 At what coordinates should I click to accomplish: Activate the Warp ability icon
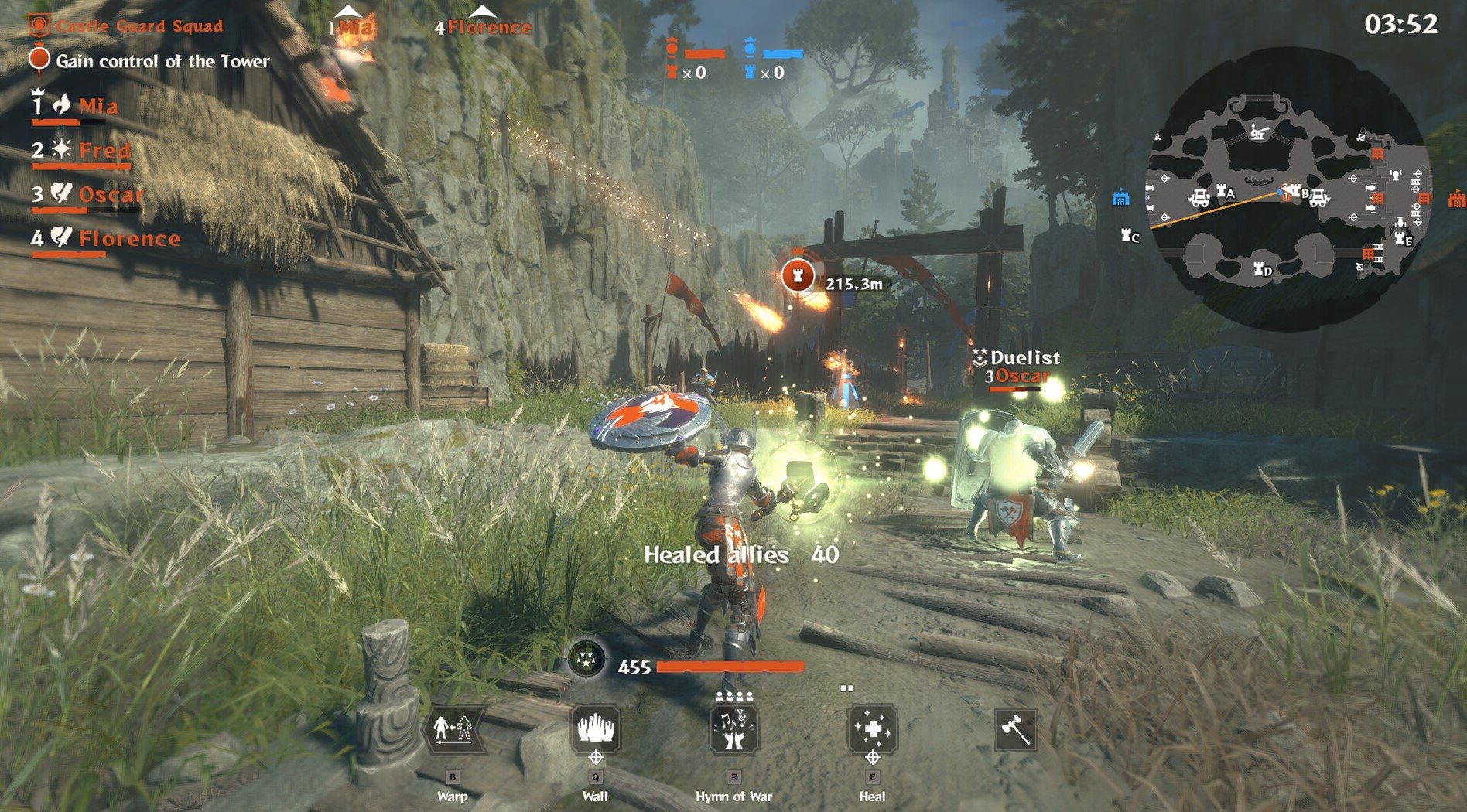(x=453, y=729)
